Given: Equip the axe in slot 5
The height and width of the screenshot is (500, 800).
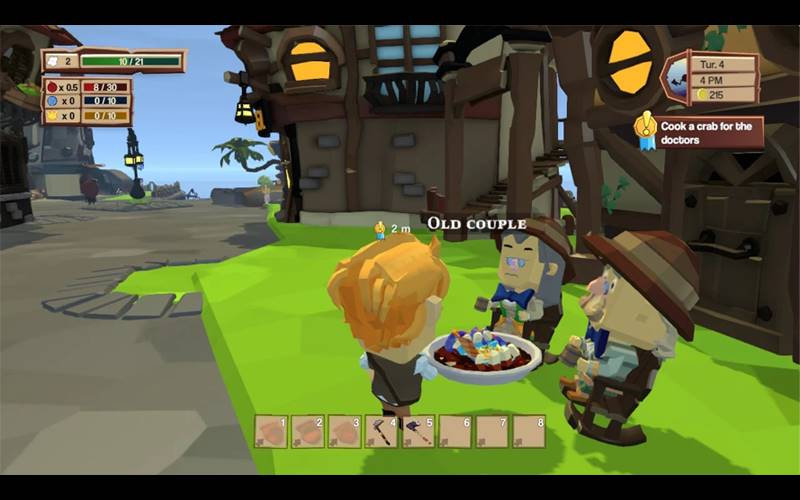Looking at the screenshot, I should pyautogui.click(x=418, y=431).
